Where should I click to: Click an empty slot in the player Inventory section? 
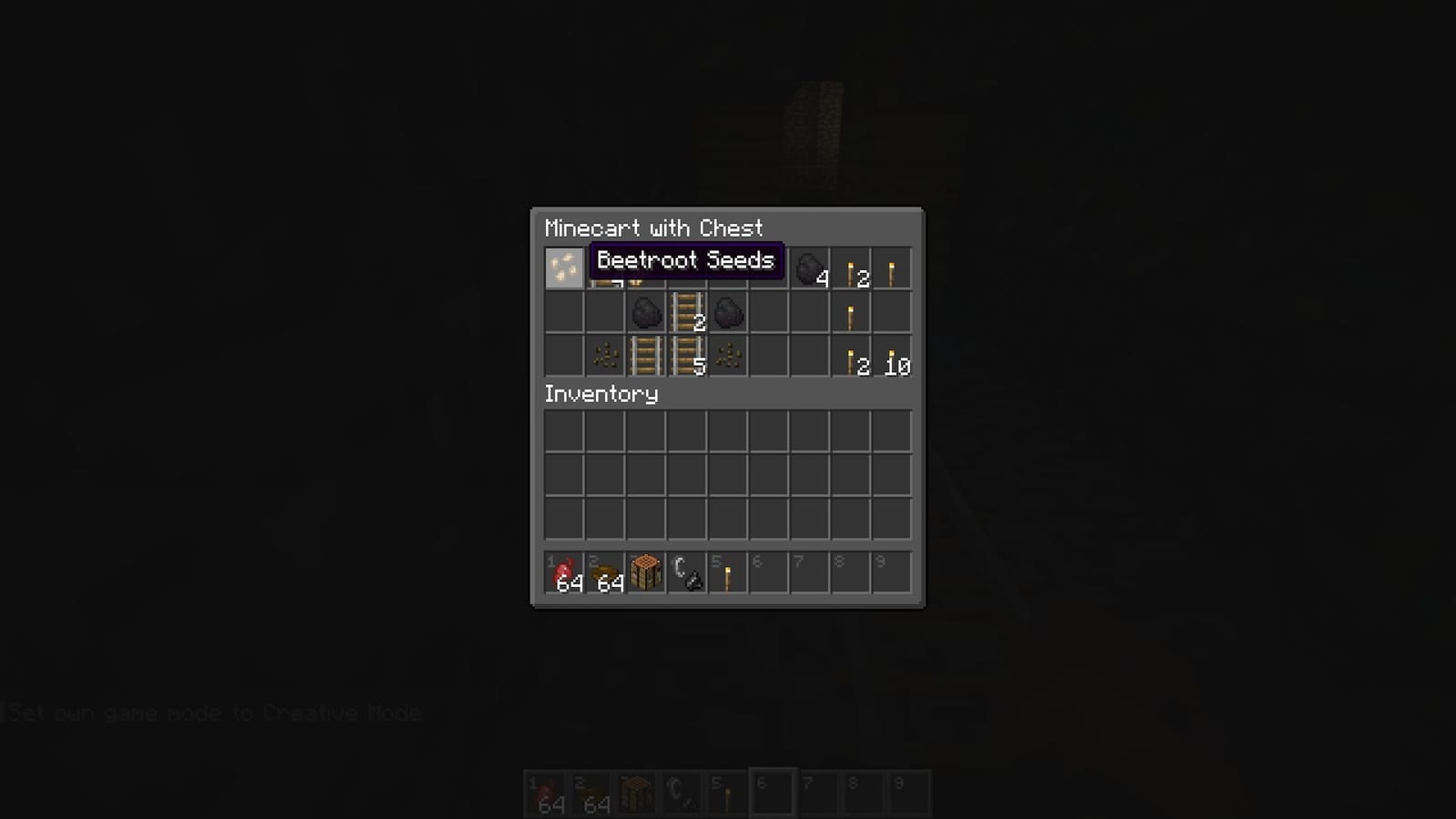pos(728,473)
